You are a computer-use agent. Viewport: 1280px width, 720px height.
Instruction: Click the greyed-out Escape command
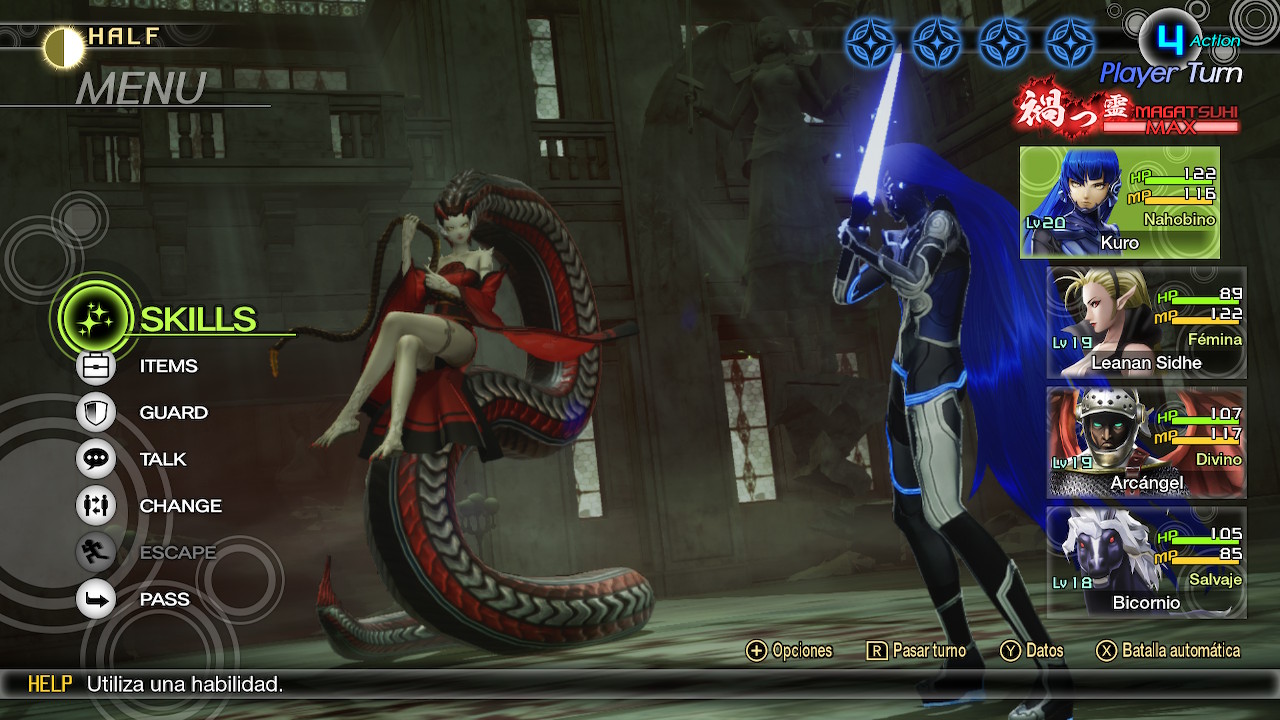(x=177, y=552)
